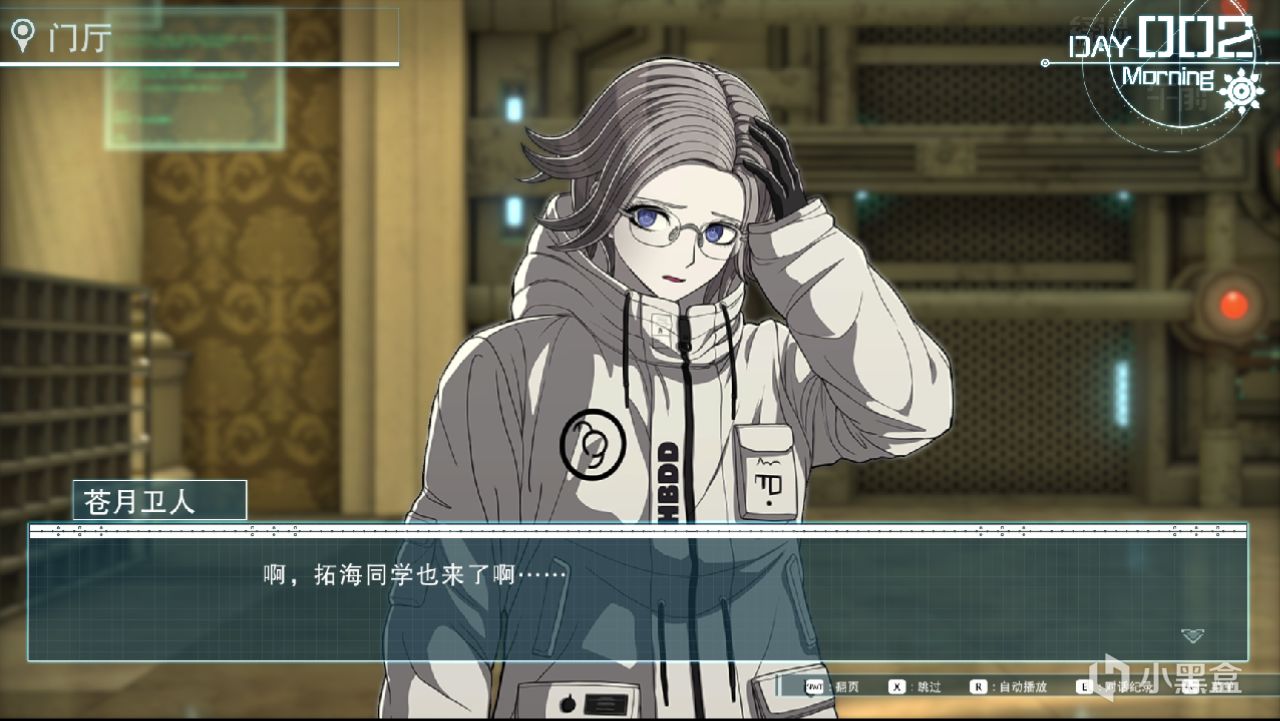Click the X button icon for 跳过
The height and width of the screenshot is (721, 1280).
[x=895, y=686]
